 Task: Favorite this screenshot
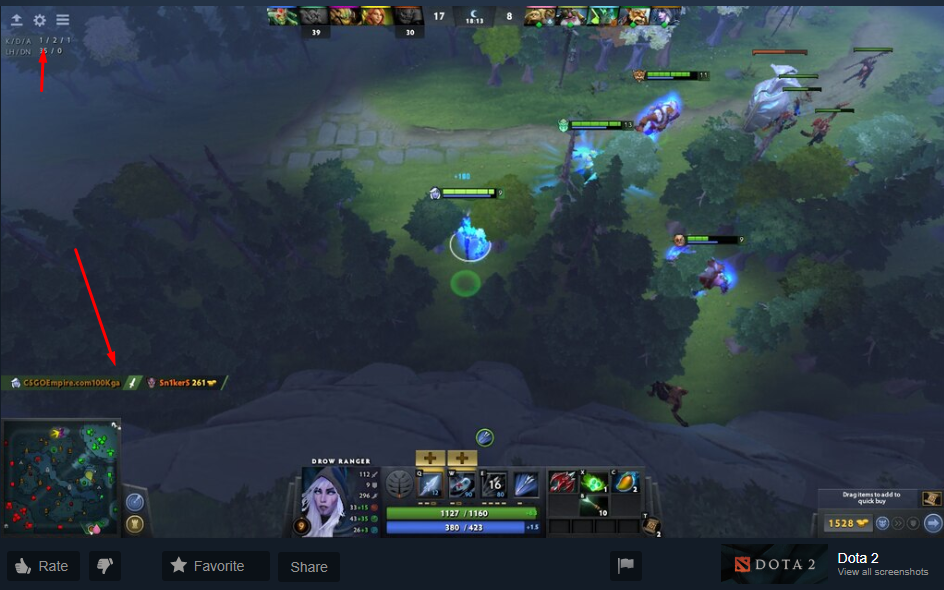point(215,566)
